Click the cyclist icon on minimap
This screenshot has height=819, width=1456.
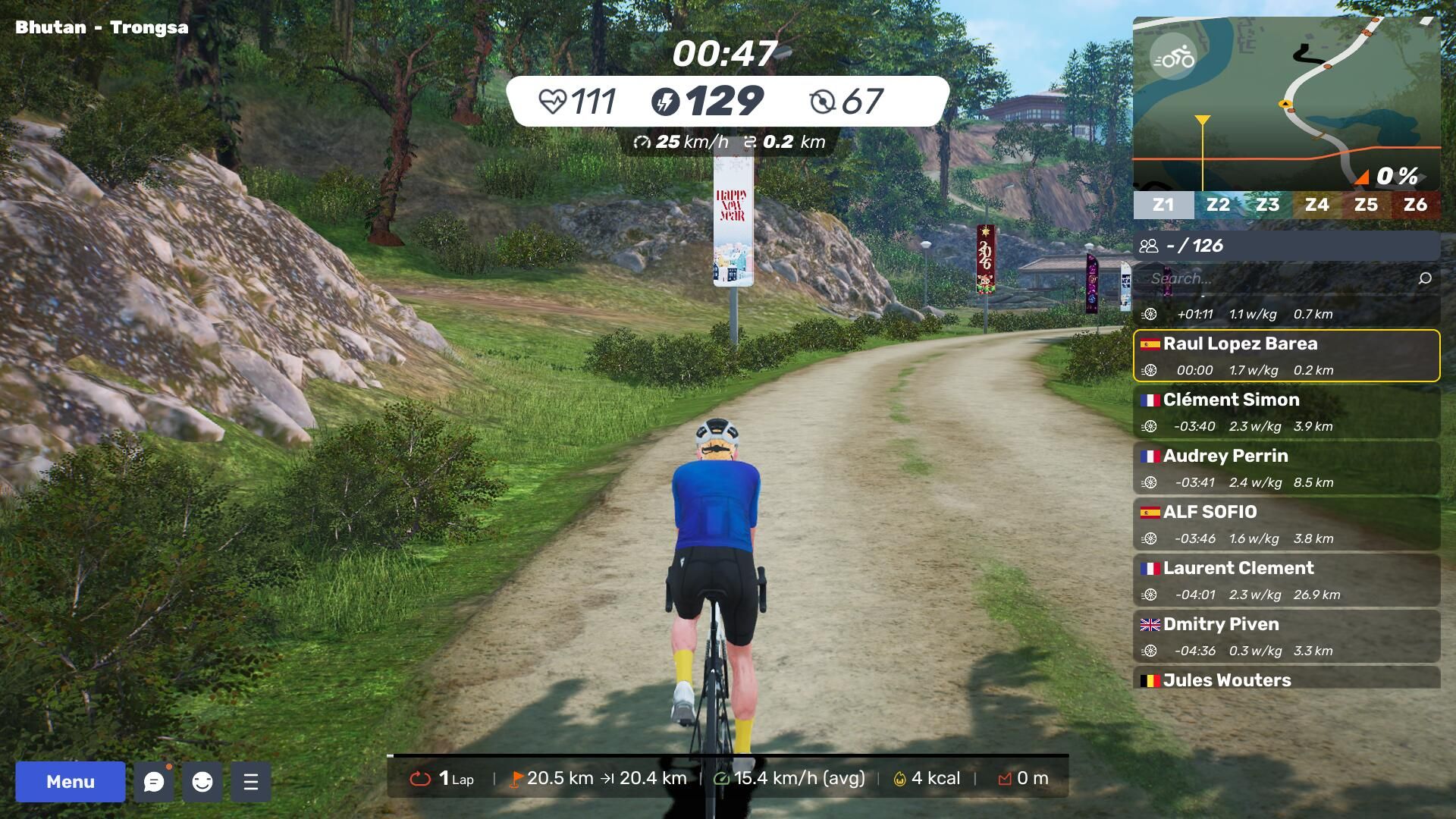click(x=1172, y=57)
